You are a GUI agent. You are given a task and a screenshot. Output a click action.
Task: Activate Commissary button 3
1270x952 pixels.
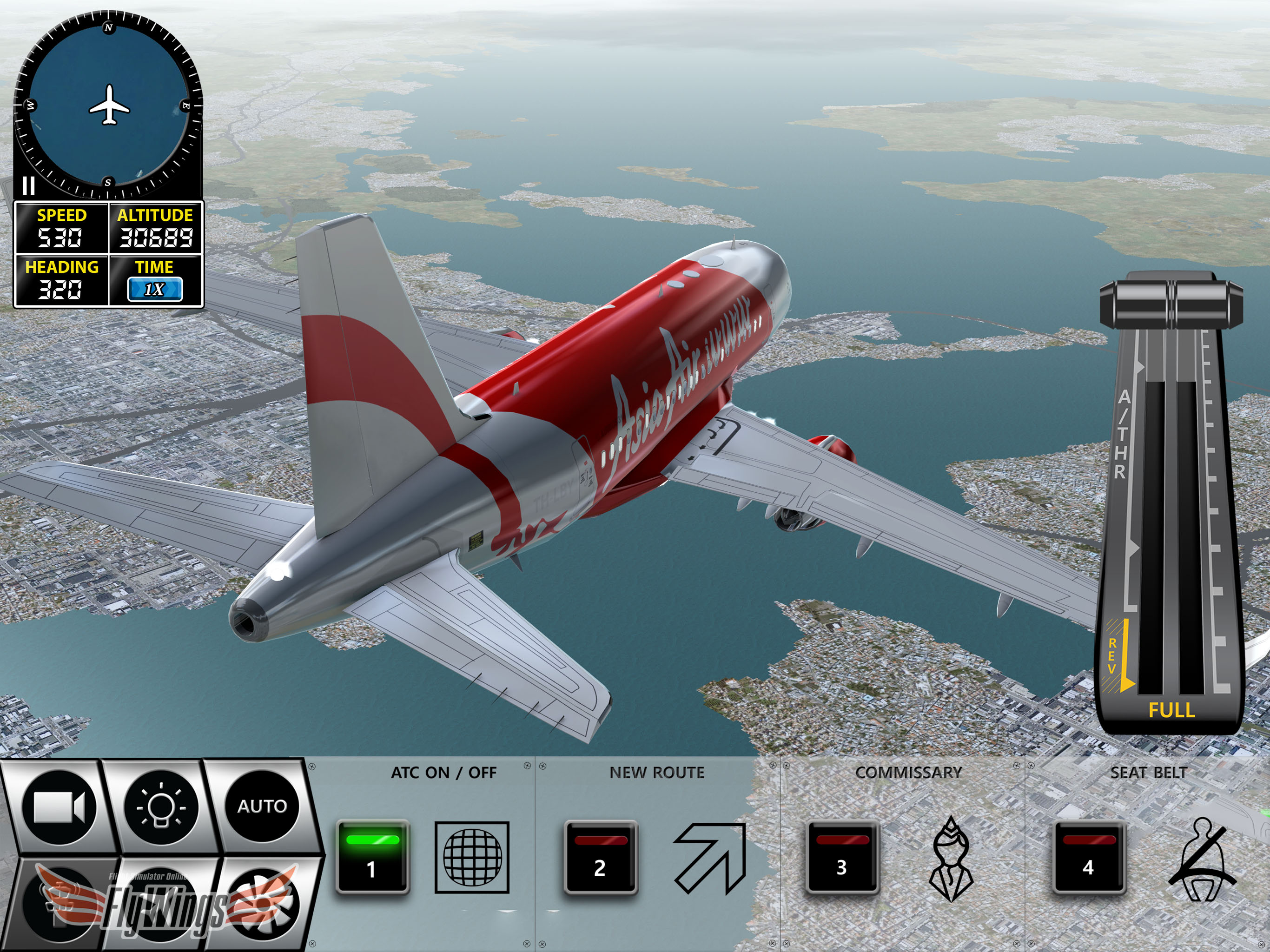(x=842, y=857)
